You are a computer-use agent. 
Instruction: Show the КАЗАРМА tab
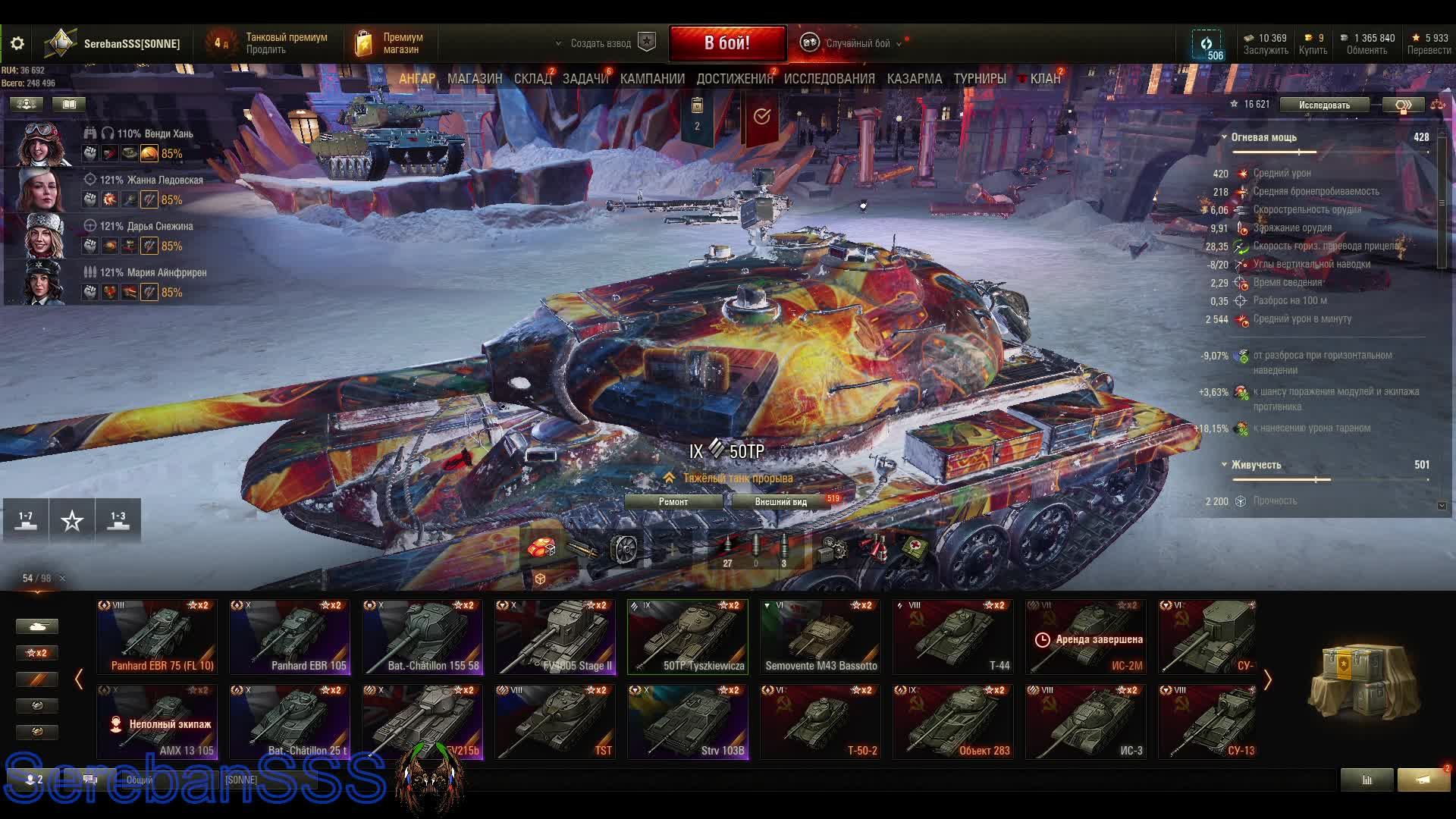point(914,79)
